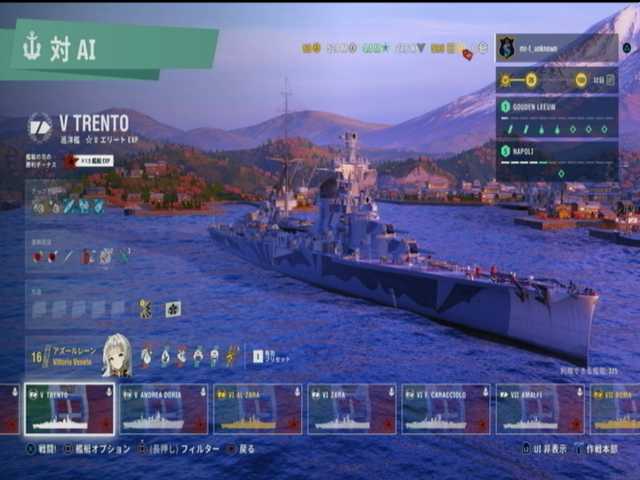Pick the VI Zara ship card
This screenshot has height=480, width=640.
coord(352,409)
